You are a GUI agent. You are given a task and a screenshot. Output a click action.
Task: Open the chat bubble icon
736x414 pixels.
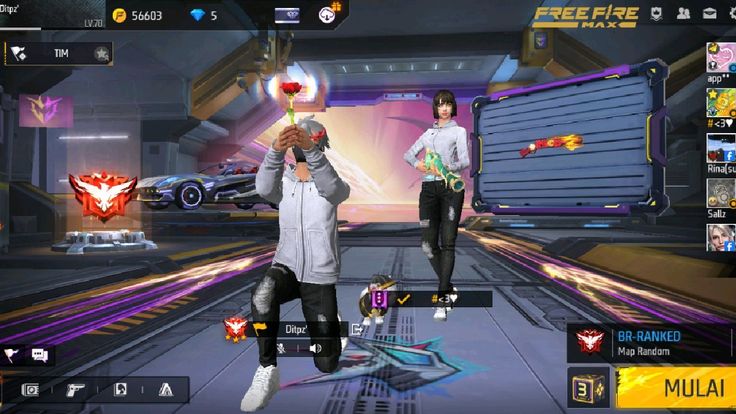pos(40,354)
